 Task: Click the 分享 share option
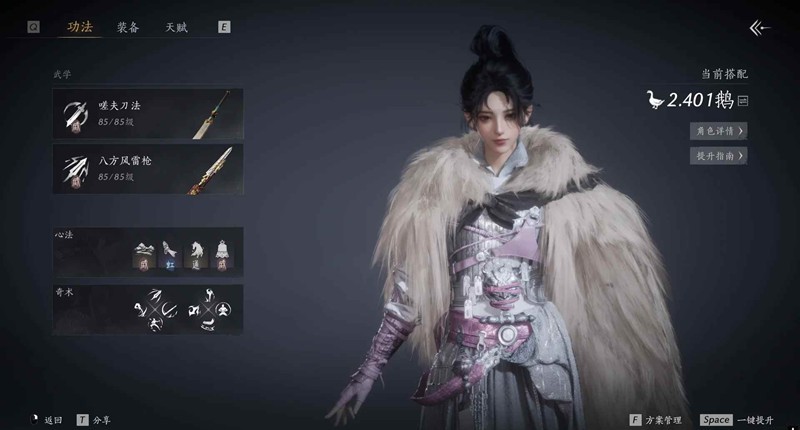coord(98,420)
